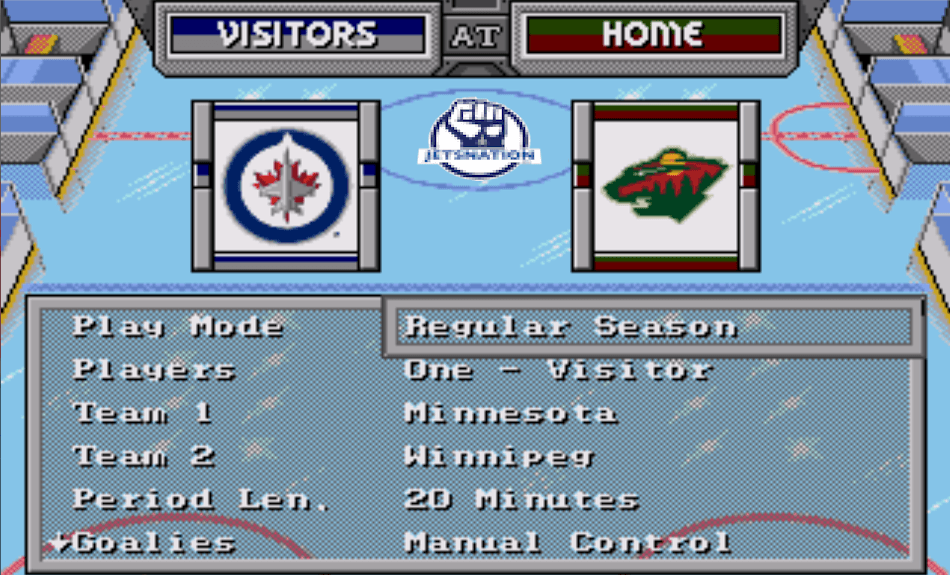The height and width of the screenshot is (575, 950).
Task: Select the Team 1 menu entry
Action: (144, 413)
